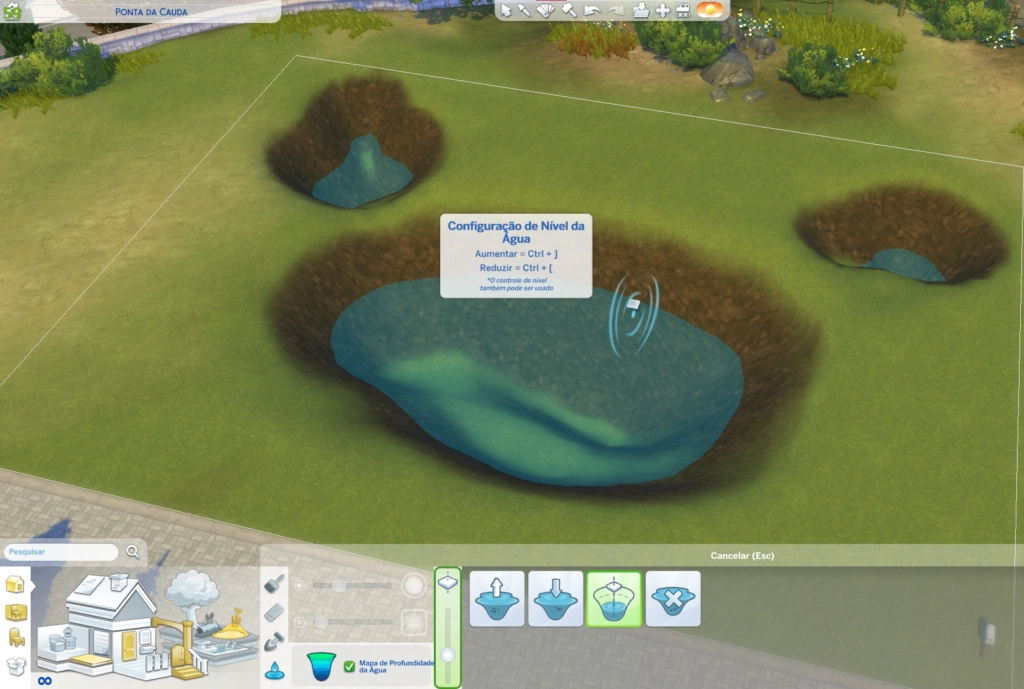Change the time-of-day sun setting
Image resolution: width=1024 pixels, height=689 pixels.
(709, 10)
